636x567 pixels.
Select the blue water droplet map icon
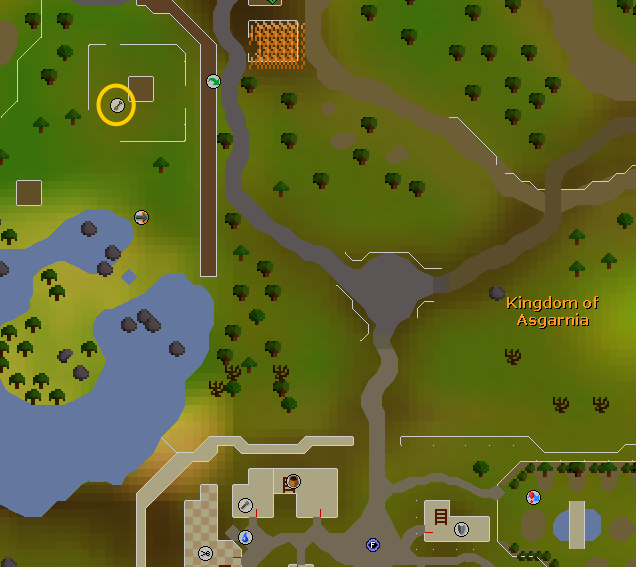245,537
